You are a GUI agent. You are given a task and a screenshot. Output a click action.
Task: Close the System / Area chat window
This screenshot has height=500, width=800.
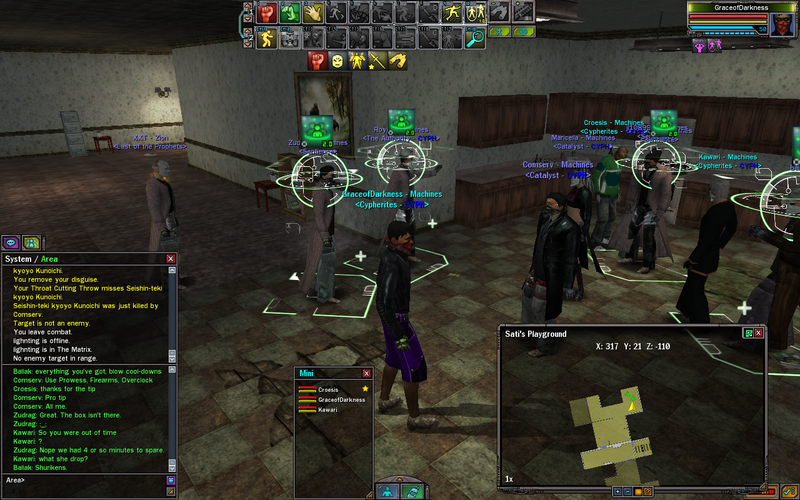(171, 258)
